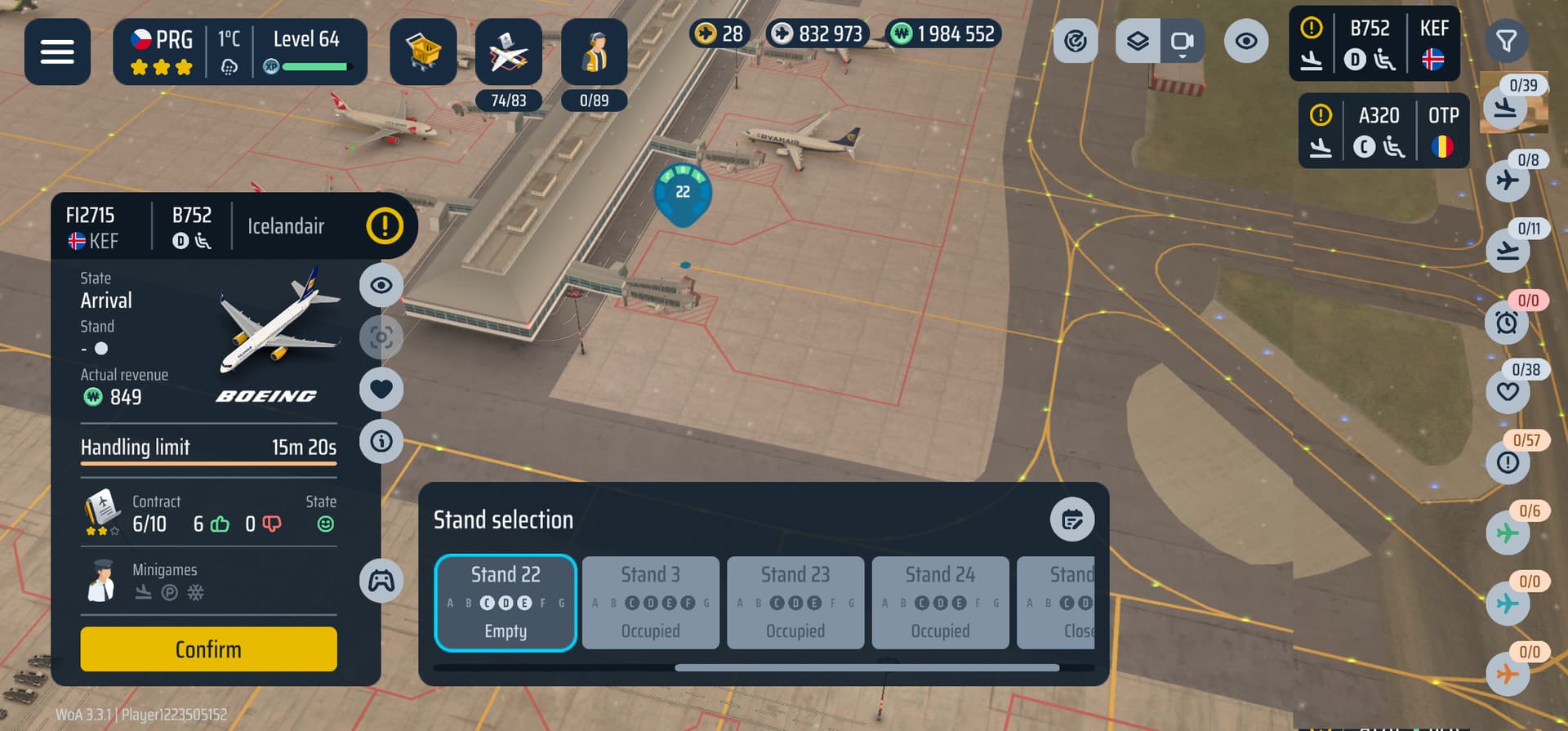Confirm the stand selection
The height and width of the screenshot is (731, 1568).
point(208,649)
